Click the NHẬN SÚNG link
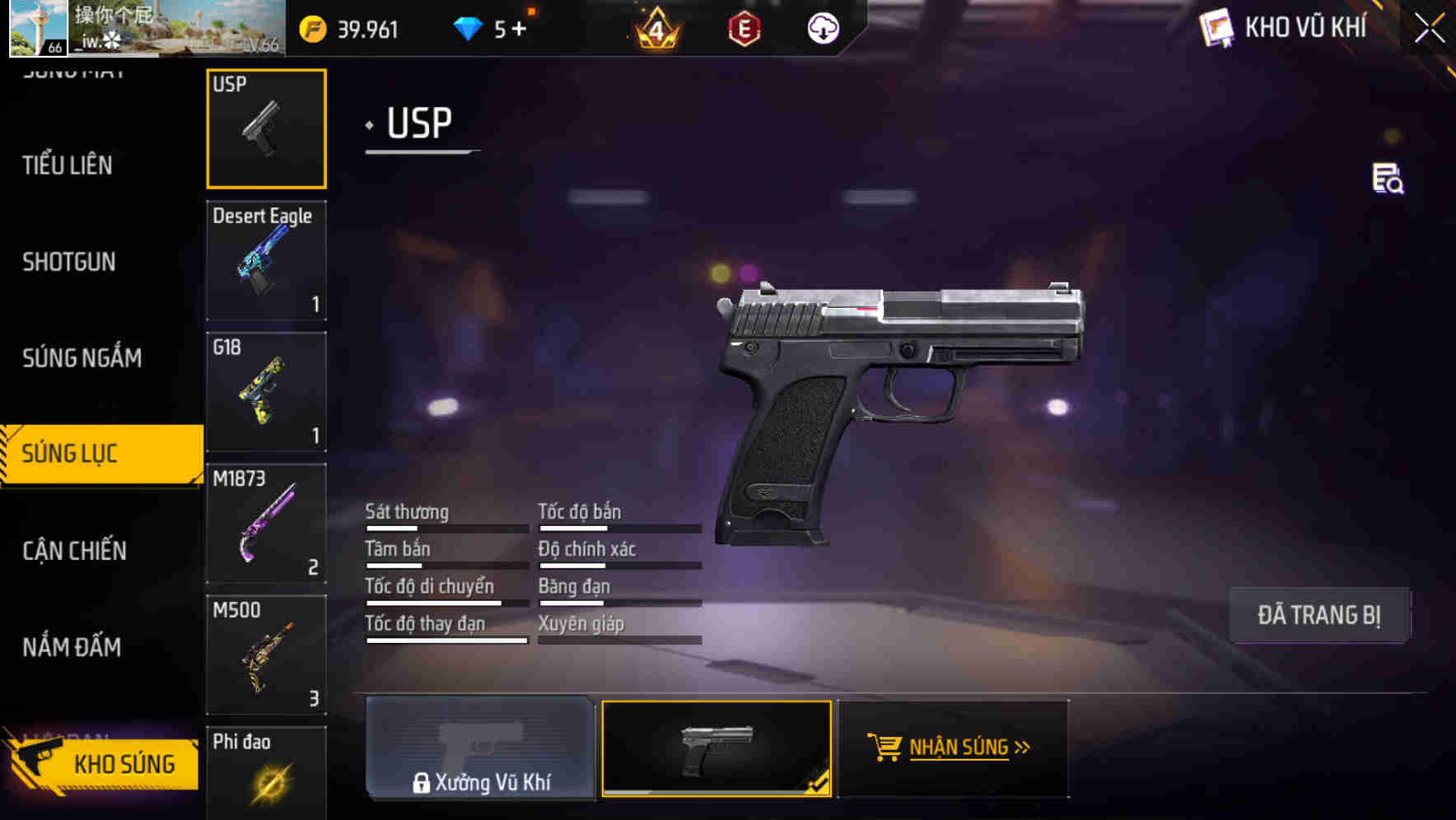The height and width of the screenshot is (820, 1456). 960,747
